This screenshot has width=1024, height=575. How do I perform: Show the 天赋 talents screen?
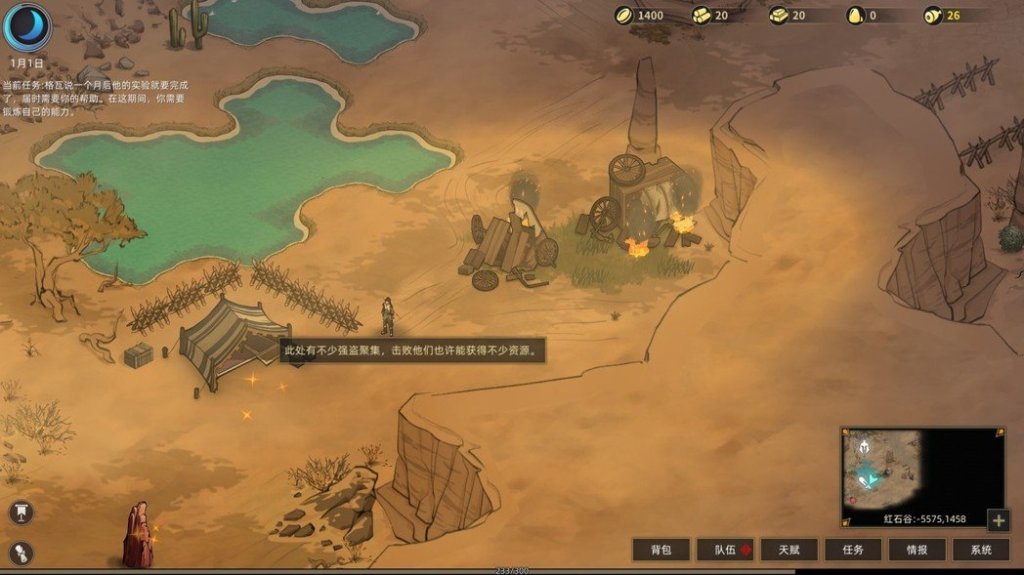tap(789, 549)
